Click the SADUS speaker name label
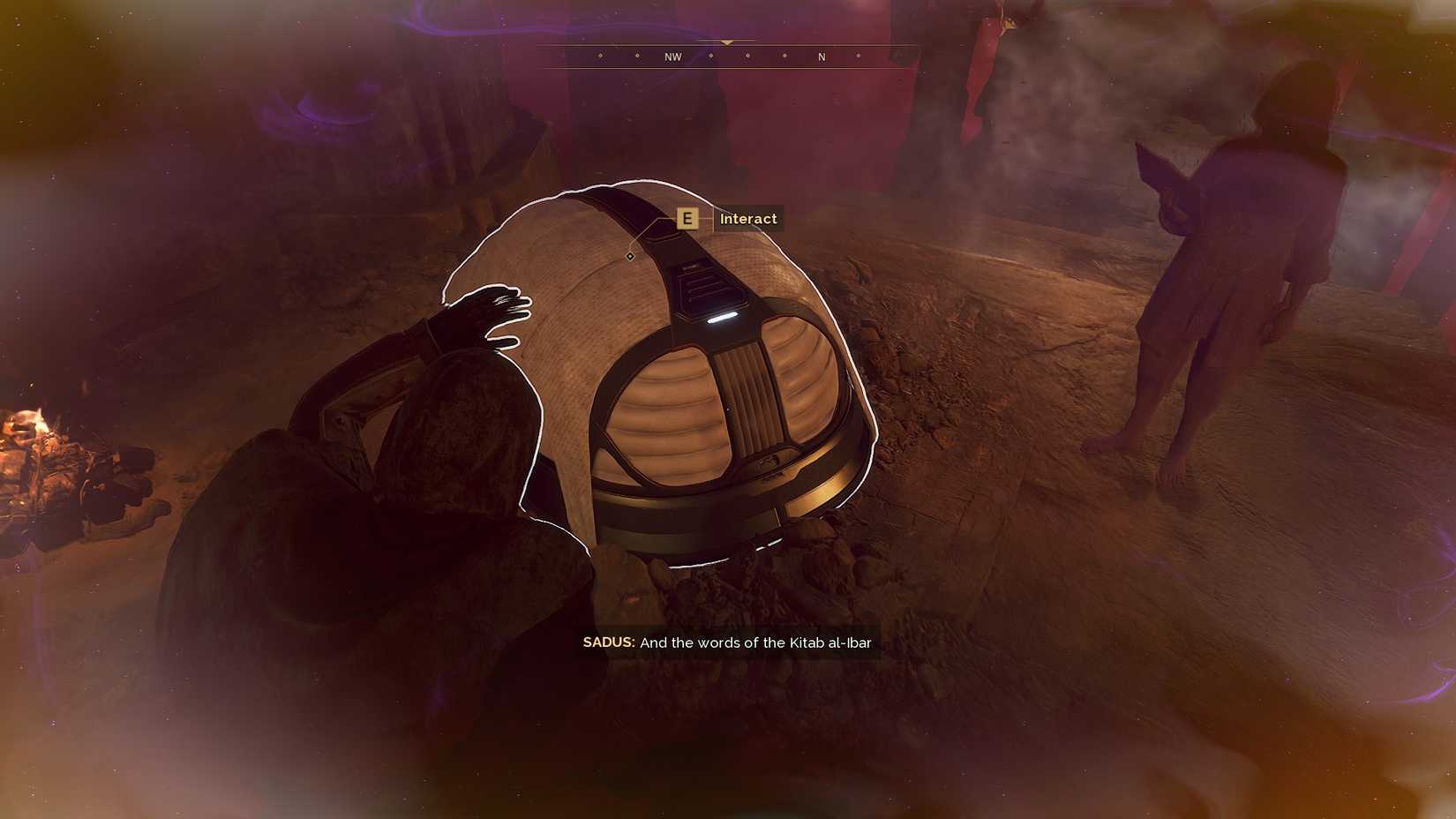The image size is (1456, 819). click(x=607, y=643)
